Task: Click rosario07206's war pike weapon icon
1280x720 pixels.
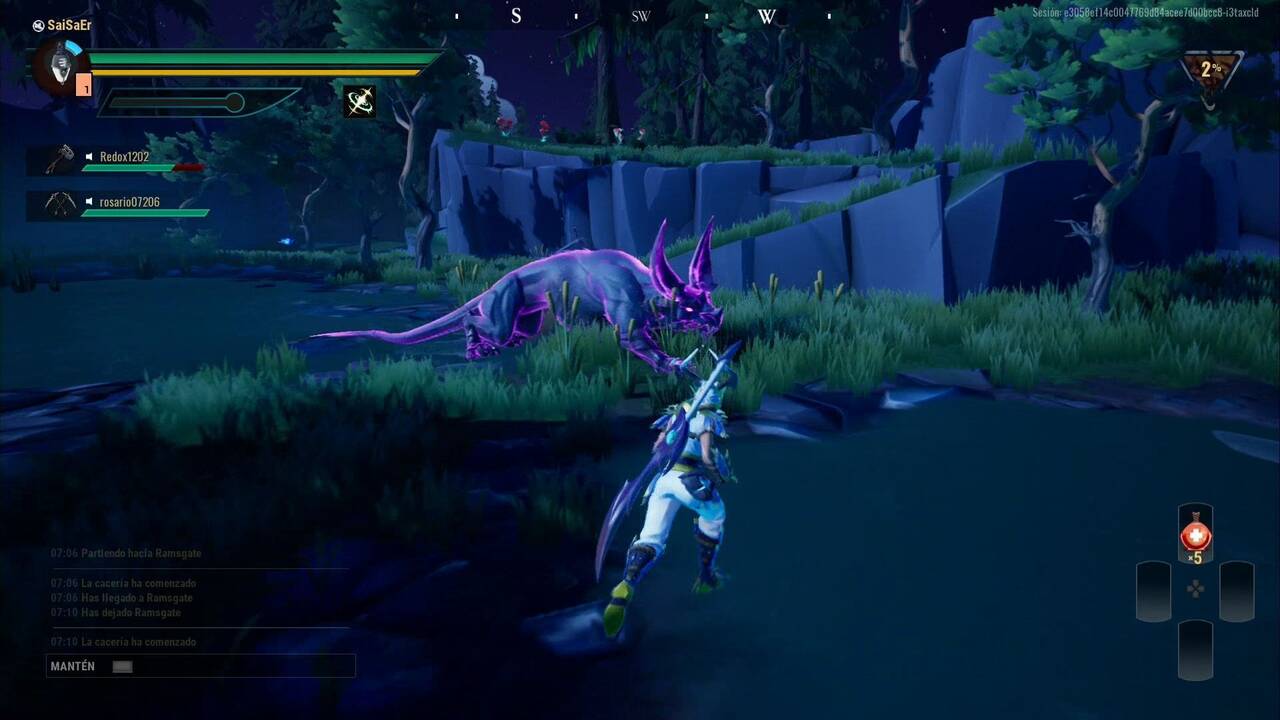Action: tap(61, 202)
